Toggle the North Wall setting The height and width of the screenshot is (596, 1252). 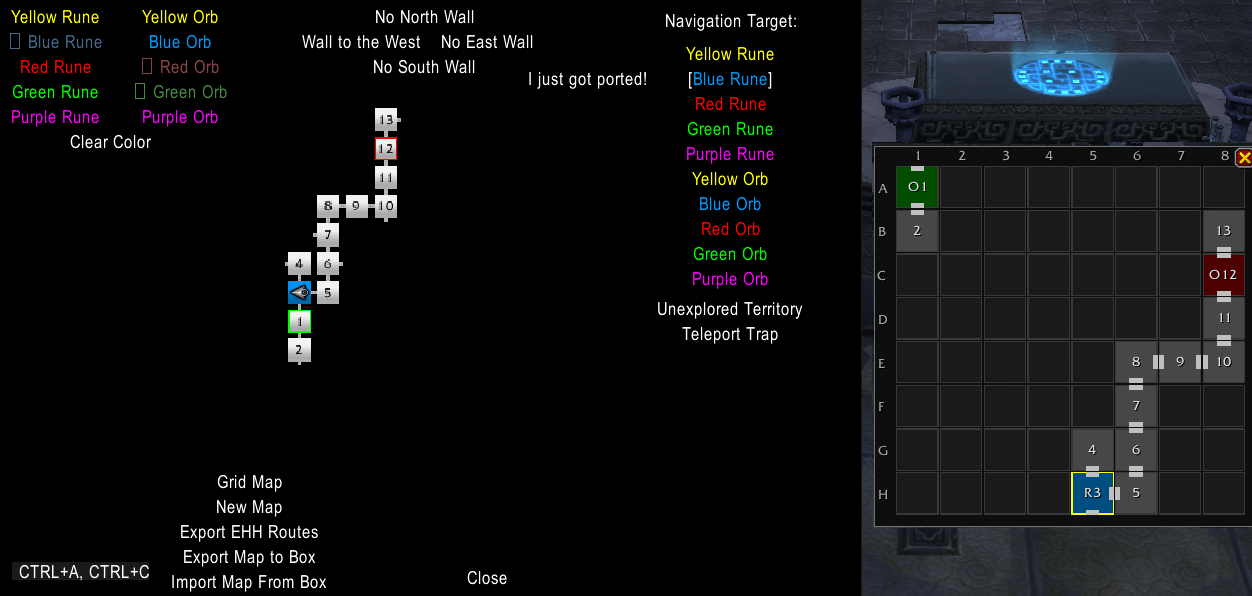pos(424,17)
